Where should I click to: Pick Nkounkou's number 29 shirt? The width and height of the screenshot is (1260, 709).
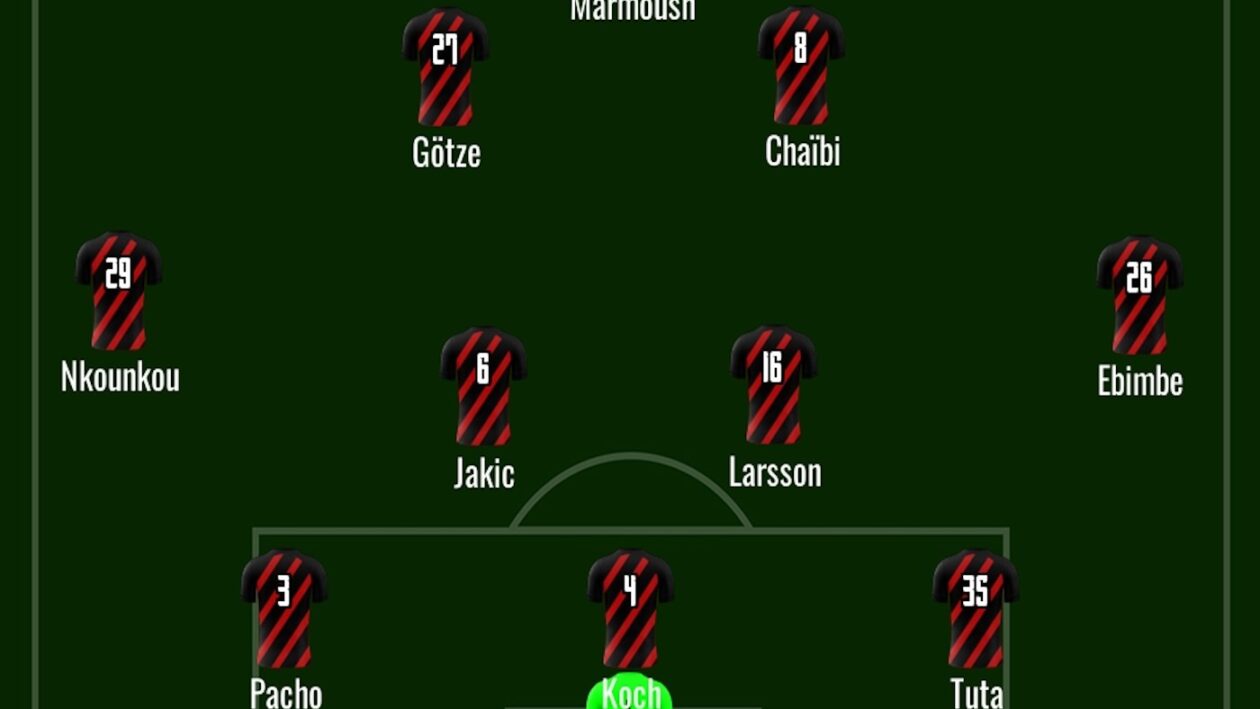click(119, 291)
